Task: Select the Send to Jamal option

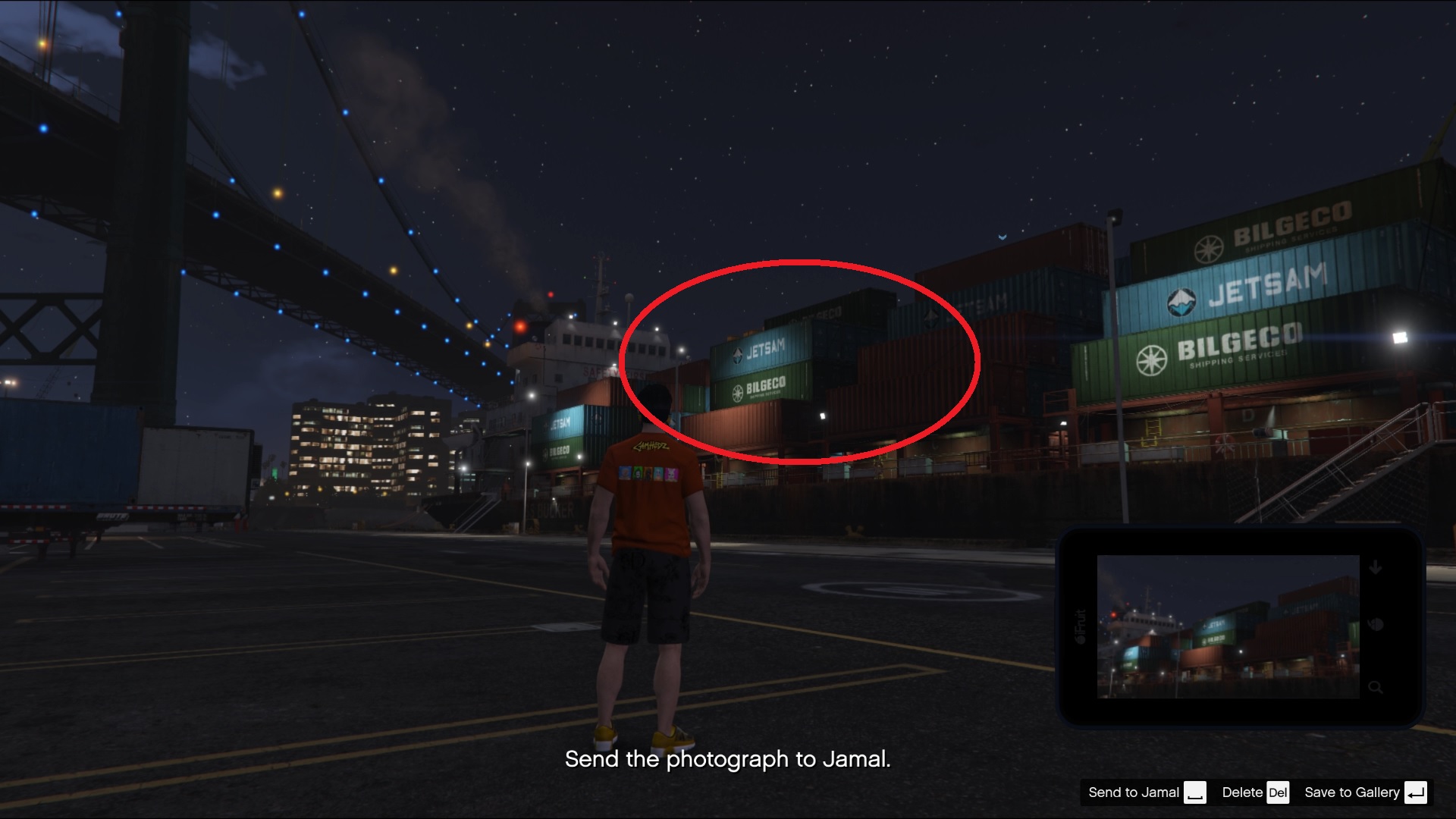Action: pyautogui.click(x=1134, y=792)
